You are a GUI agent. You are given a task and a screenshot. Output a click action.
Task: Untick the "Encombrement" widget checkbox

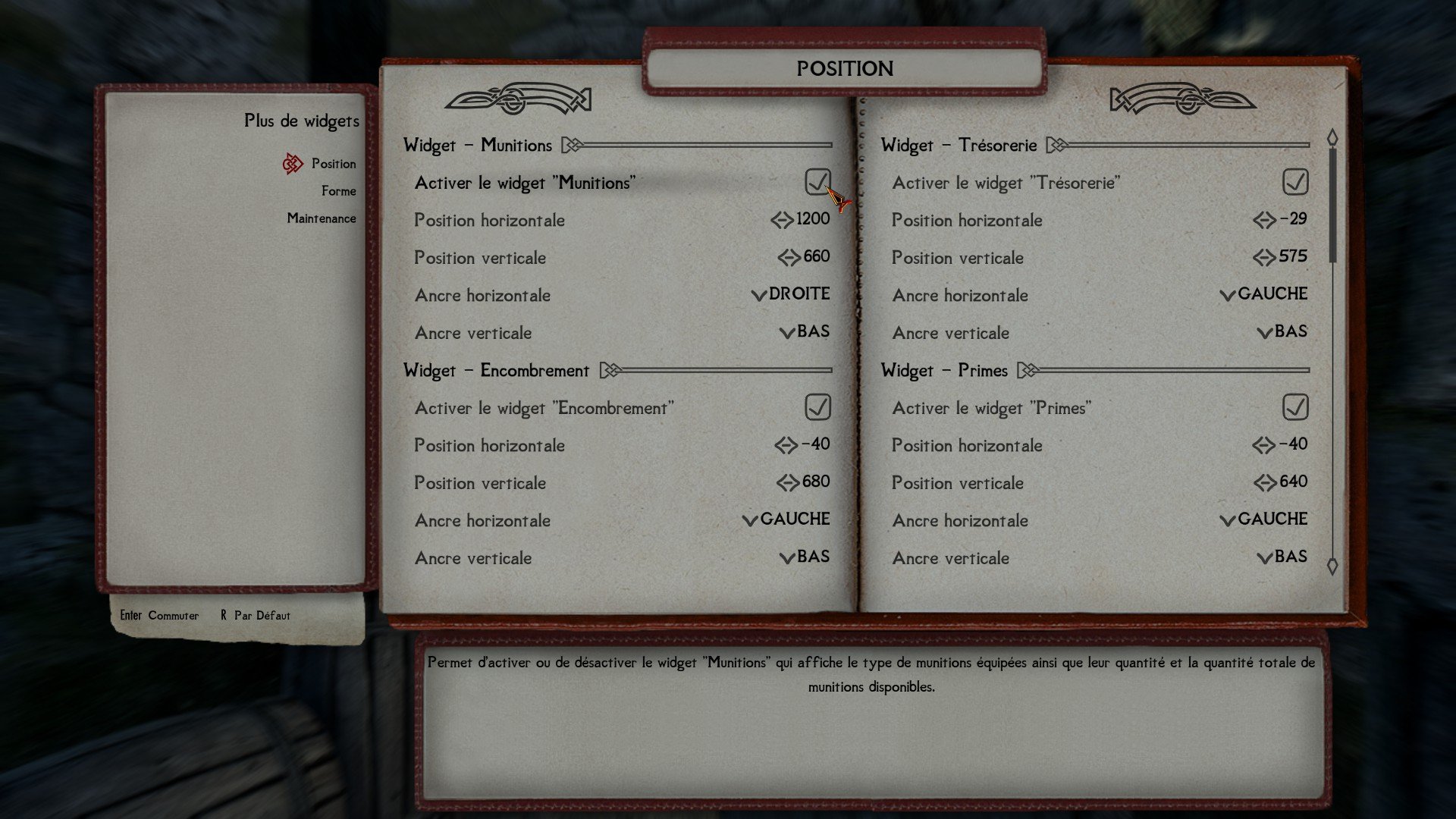[x=817, y=407]
